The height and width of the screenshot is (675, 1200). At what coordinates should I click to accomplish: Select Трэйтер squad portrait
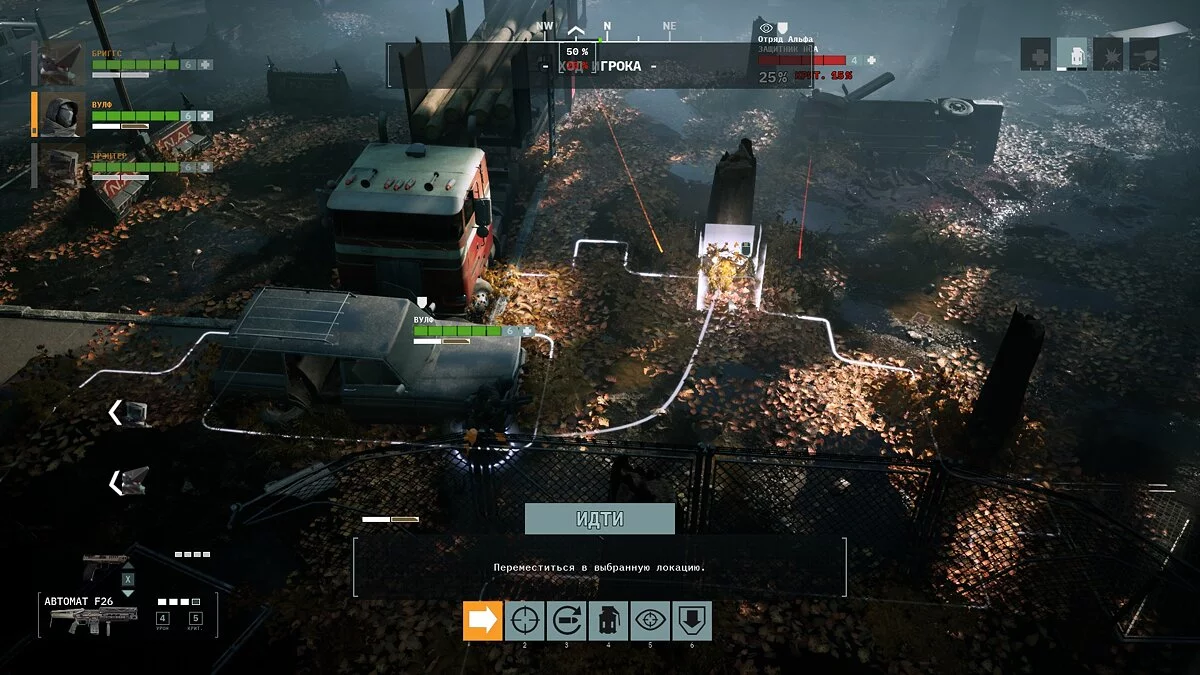(62, 164)
